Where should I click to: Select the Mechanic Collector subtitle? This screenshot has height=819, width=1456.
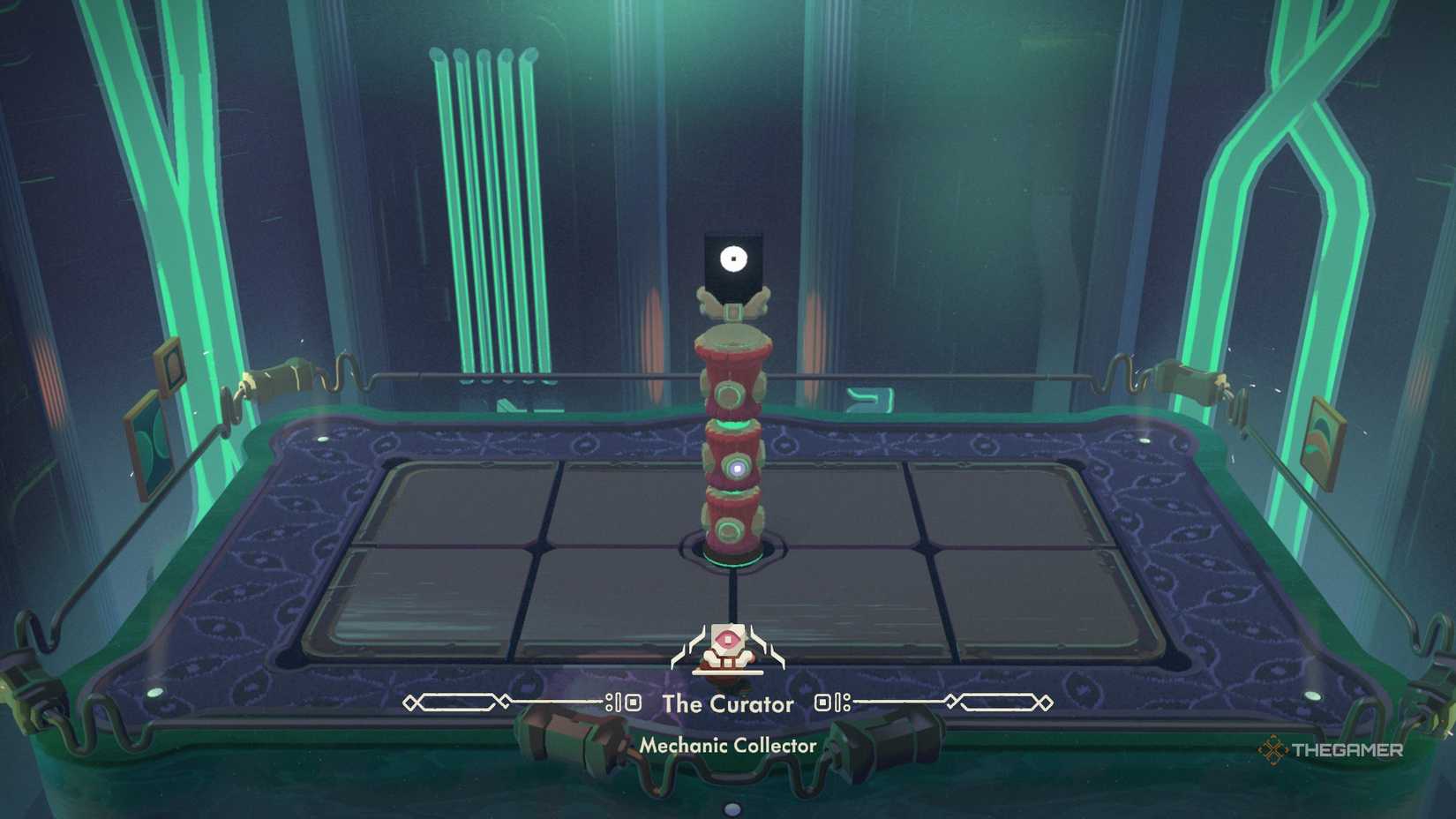pyautogui.click(x=729, y=745)
